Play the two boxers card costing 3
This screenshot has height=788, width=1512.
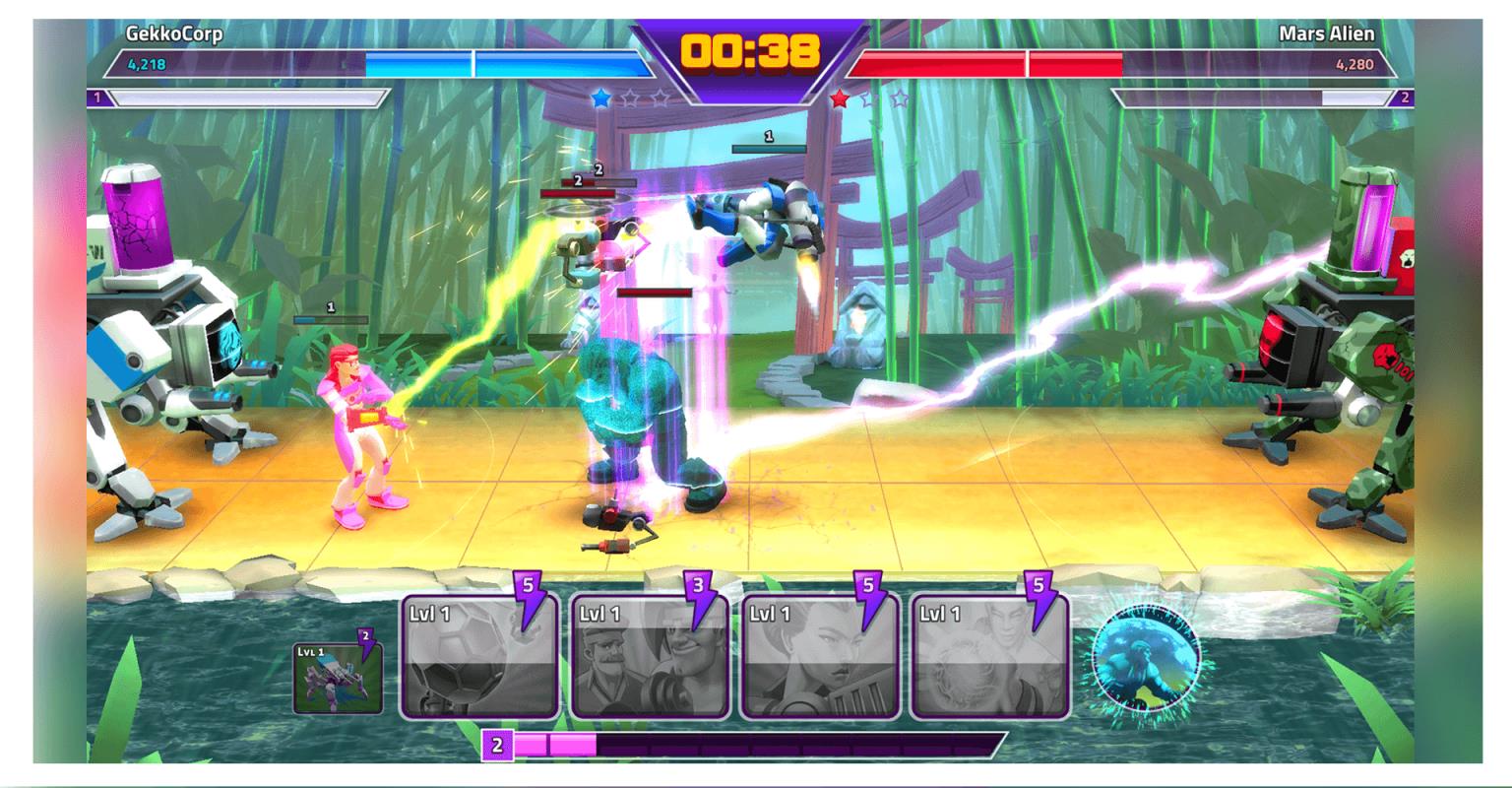[650, 657]
